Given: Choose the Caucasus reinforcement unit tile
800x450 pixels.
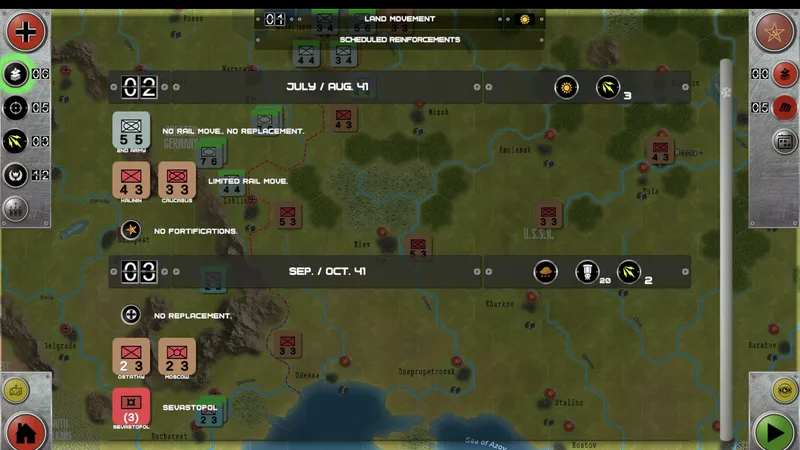Looking at the screenshot, I should 176,181.
